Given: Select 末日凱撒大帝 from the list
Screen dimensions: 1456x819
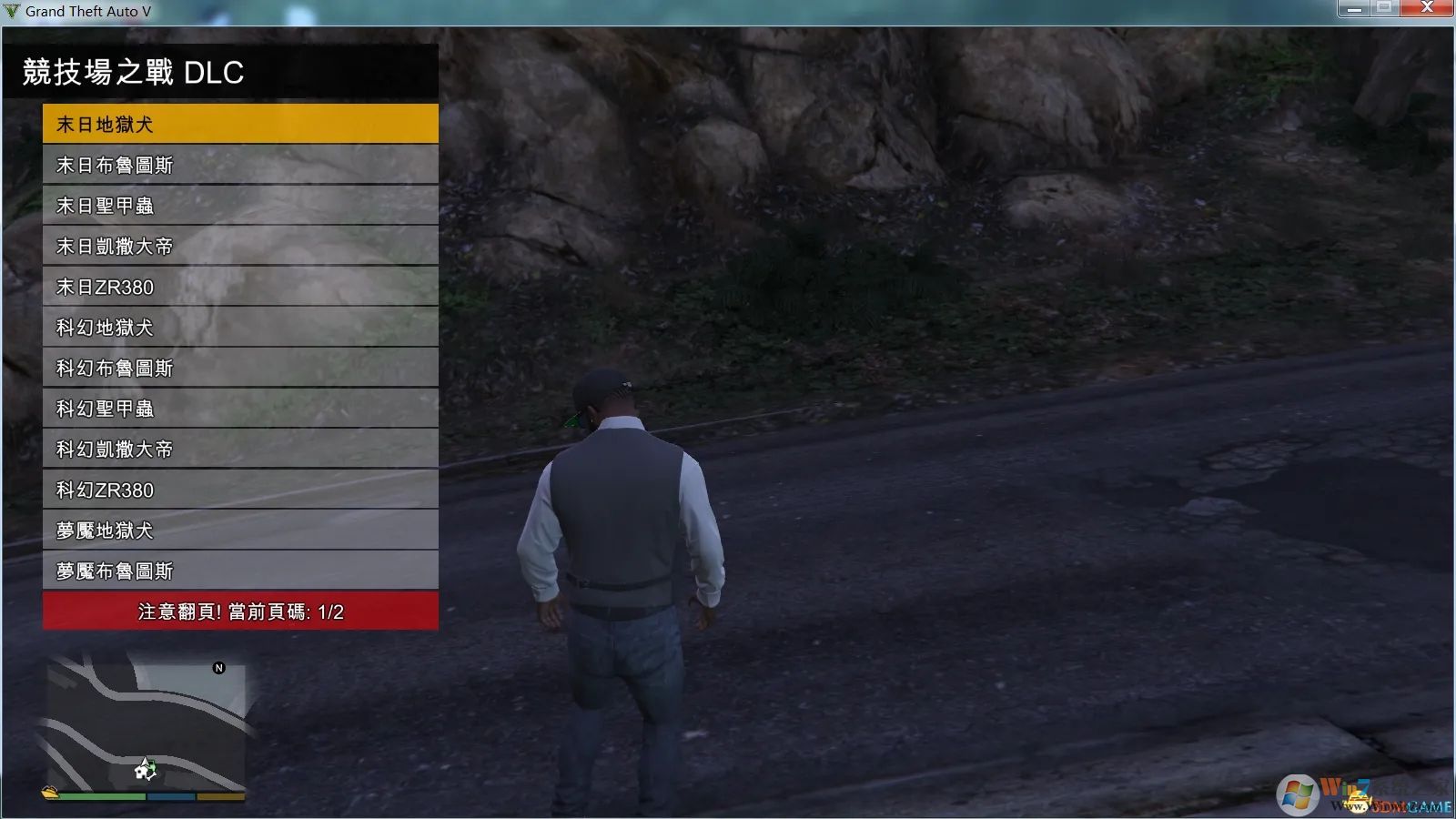Looking at the screenshot, I should [x=239, y=246].
